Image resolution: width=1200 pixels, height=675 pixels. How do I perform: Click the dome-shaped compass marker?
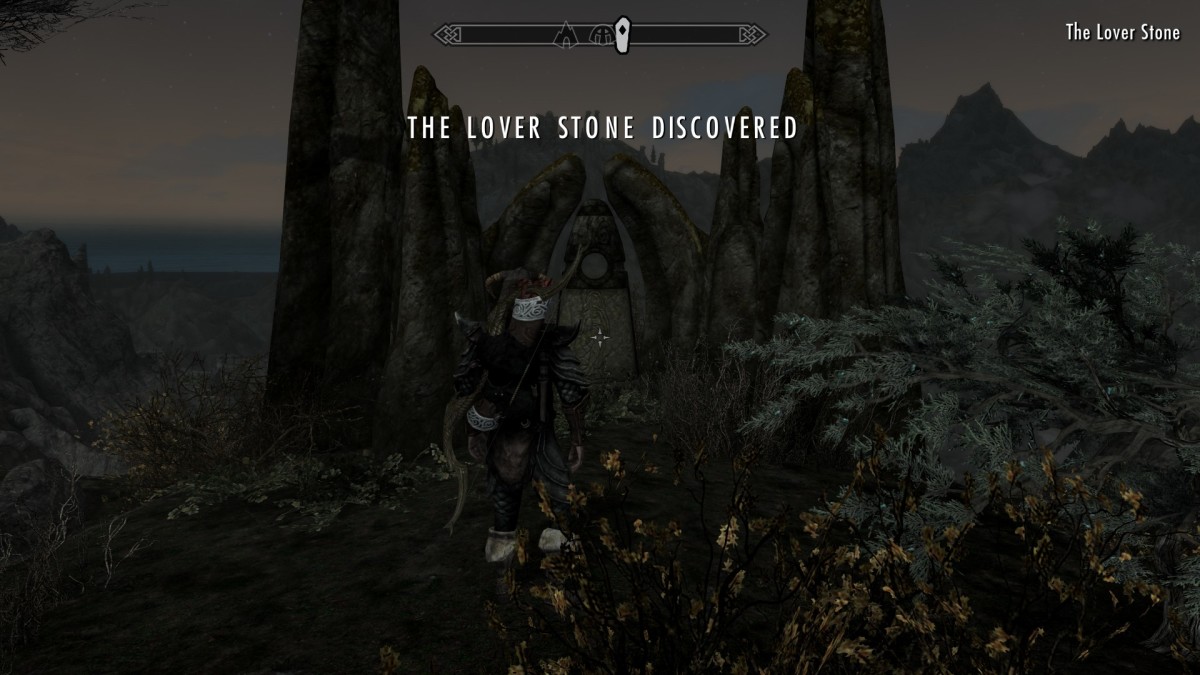[602, 35]
